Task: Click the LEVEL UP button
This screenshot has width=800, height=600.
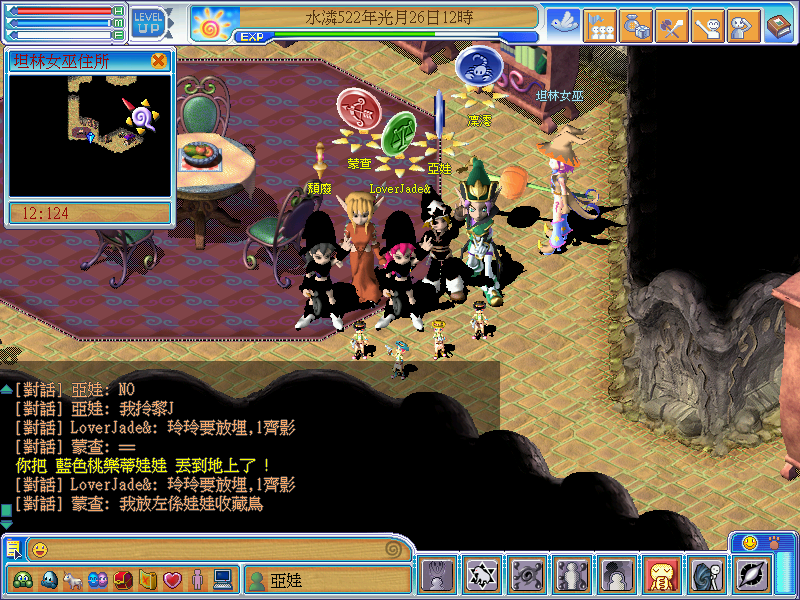Action: coord(150,23)
